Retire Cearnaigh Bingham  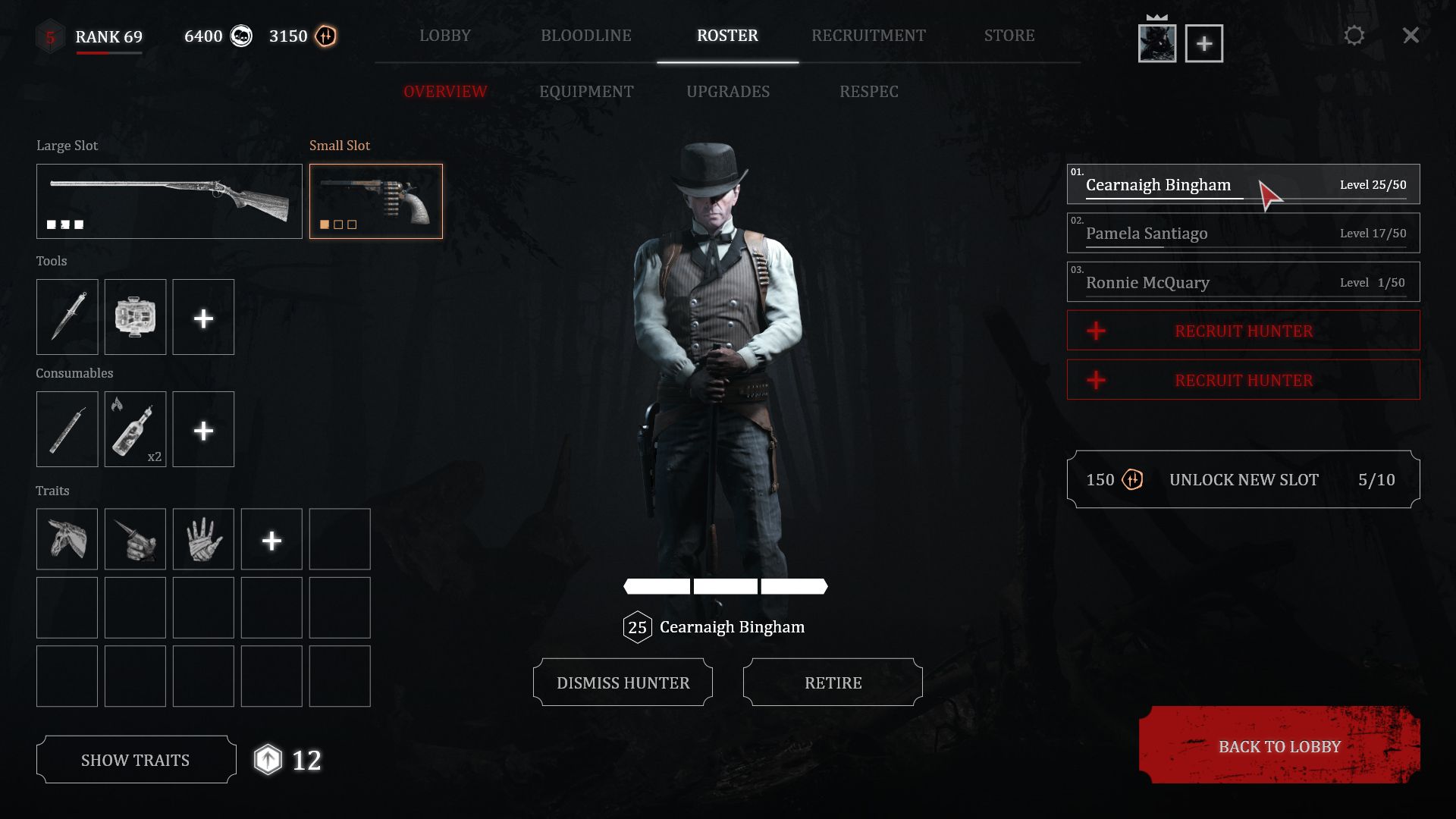click(833, 682)
